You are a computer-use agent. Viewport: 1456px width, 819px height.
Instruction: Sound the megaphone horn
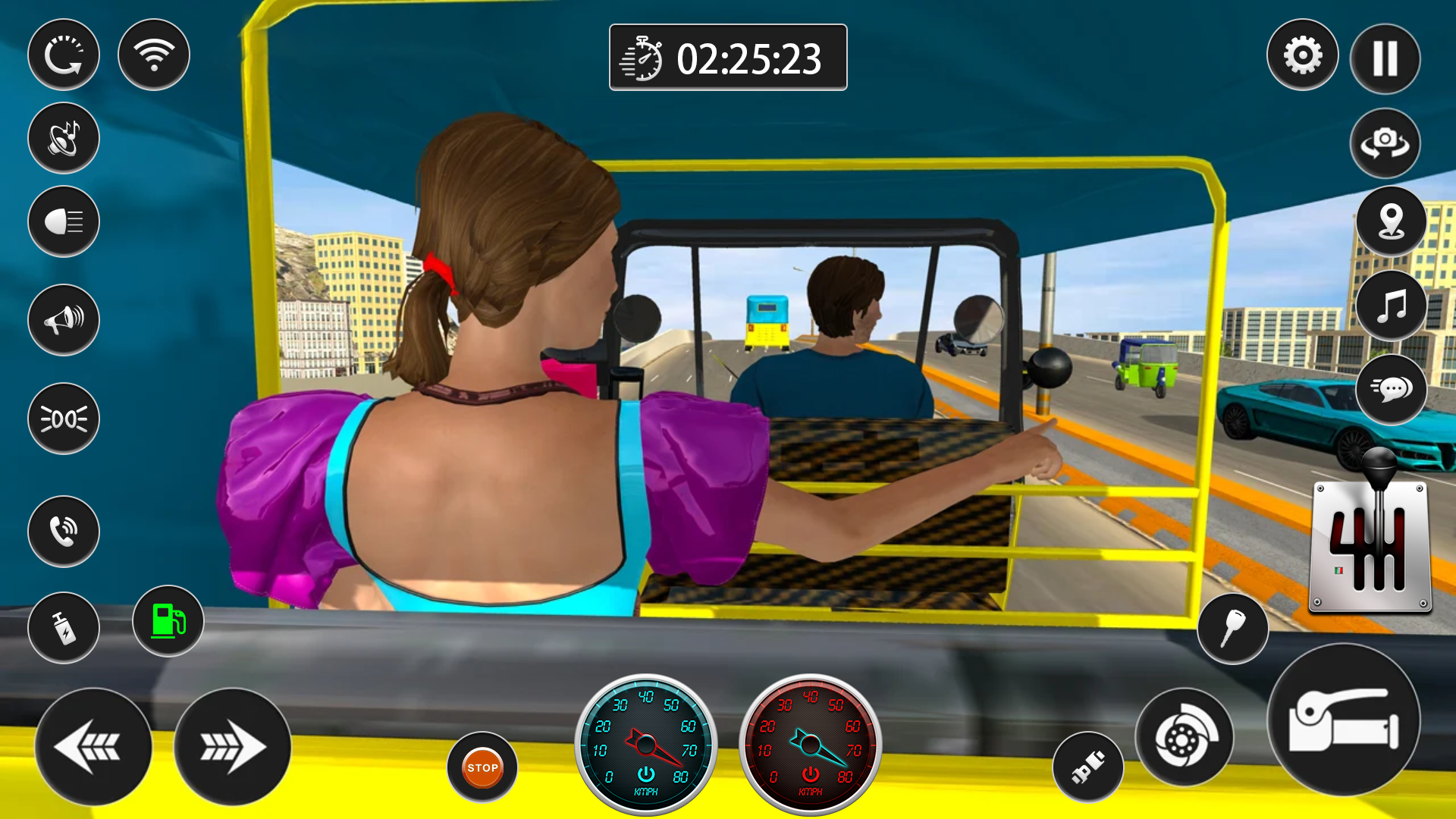tap(63, 319)
